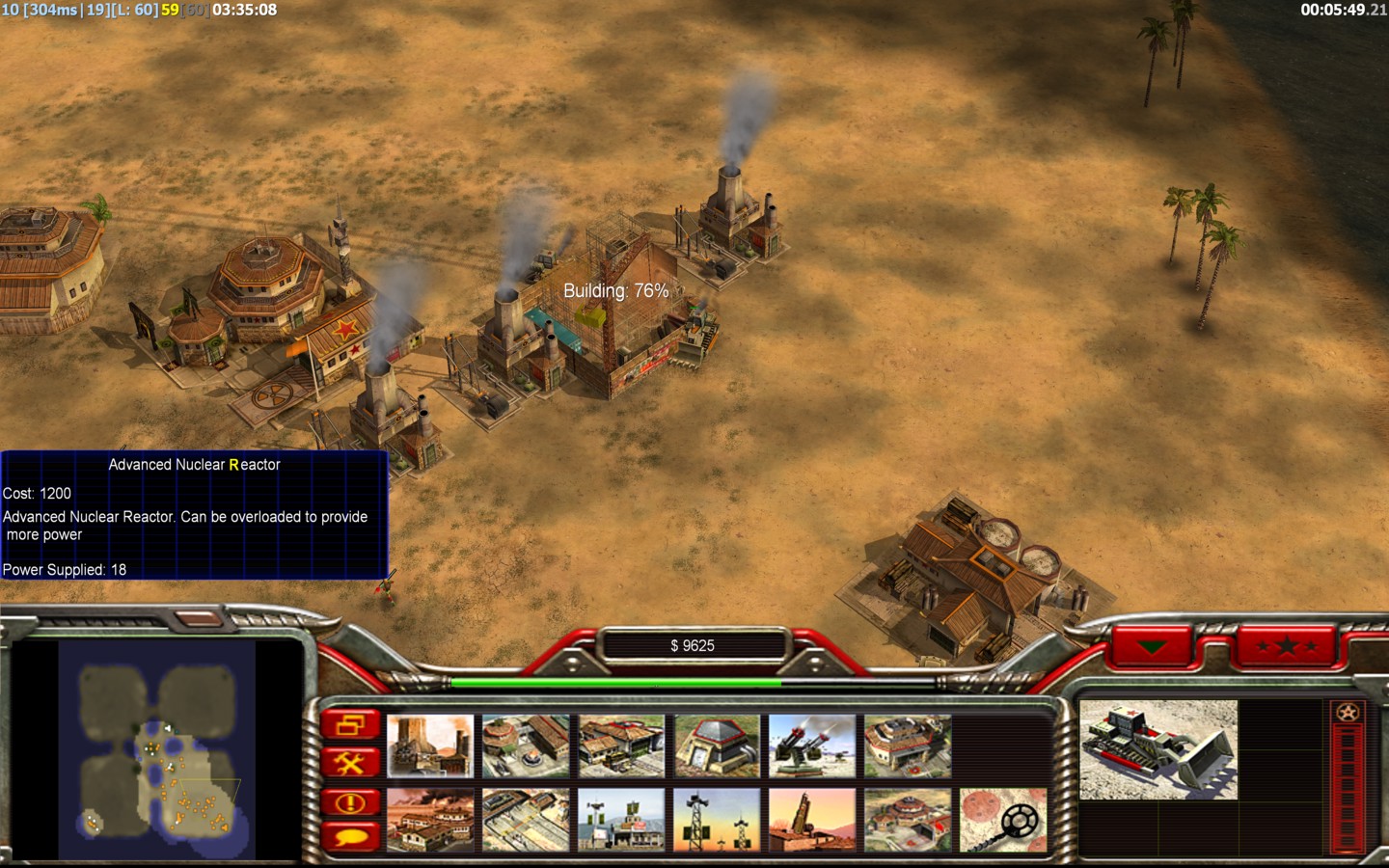
Task: Choose the Supply Center build icon
Action: 621,746
